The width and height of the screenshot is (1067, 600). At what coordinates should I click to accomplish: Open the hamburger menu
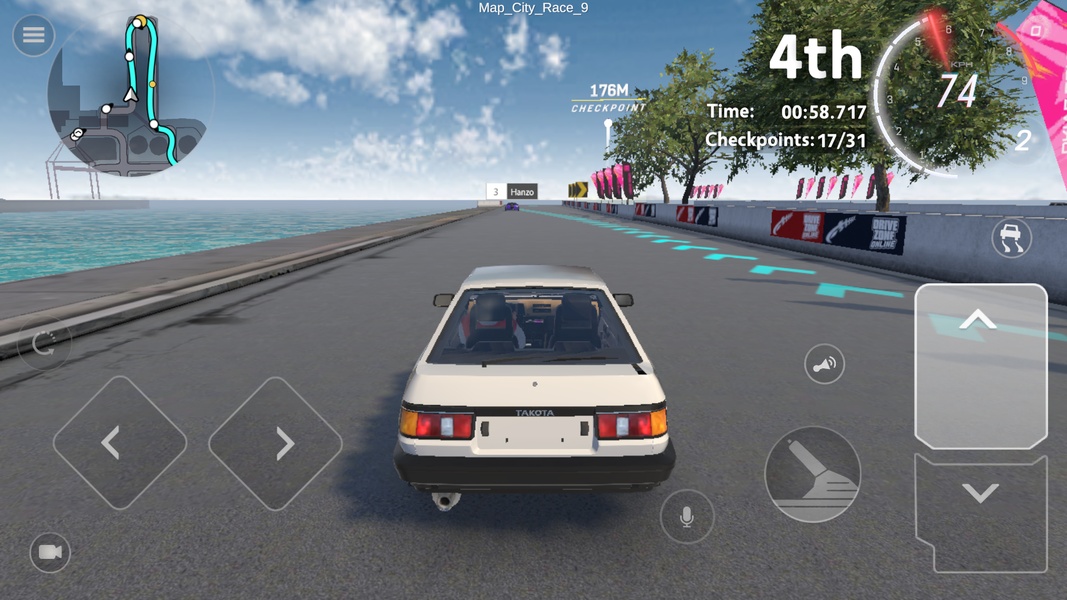point(33,36)
